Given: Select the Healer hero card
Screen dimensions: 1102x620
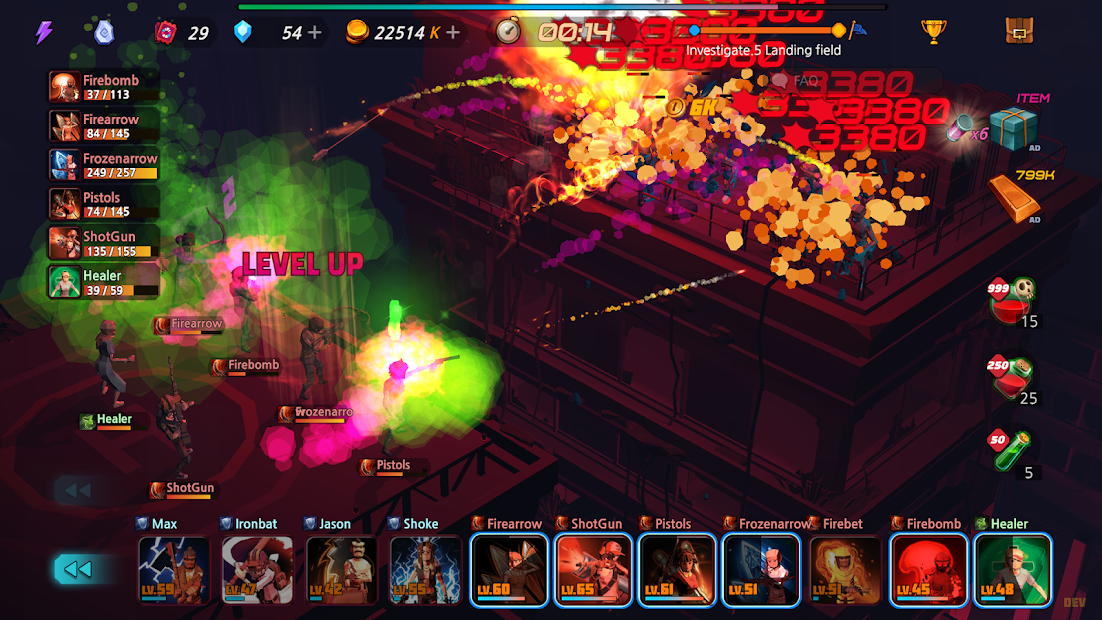Looking at the screenshot, I should [x=1013, y=570].
